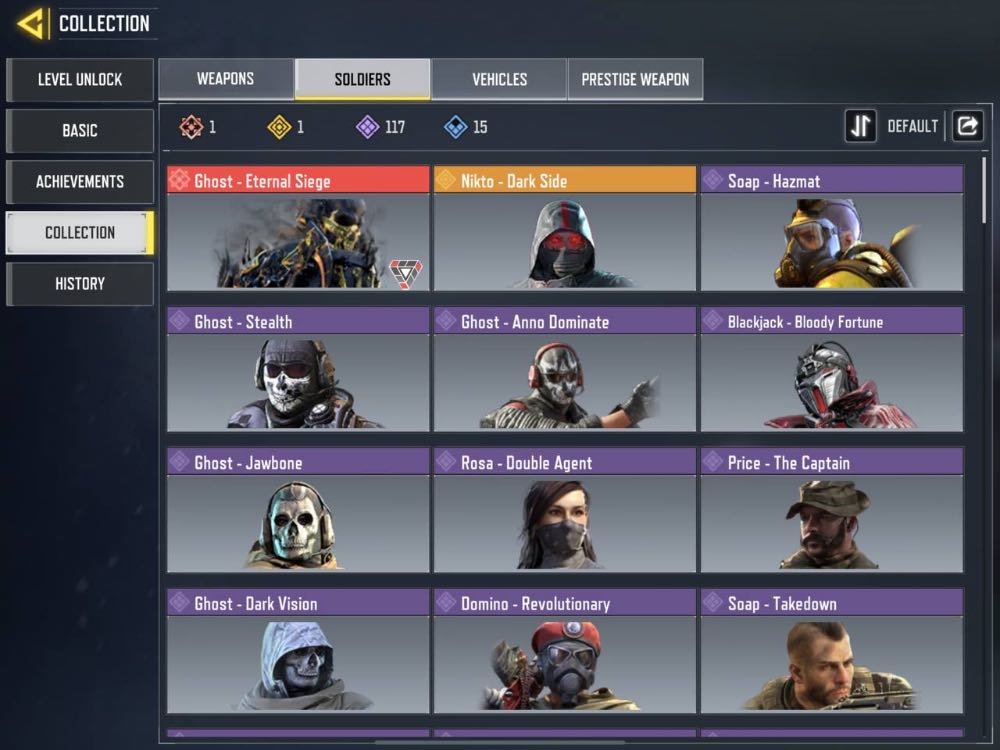Click the share export button
This screenshot has width=1000, height=750.
click(x=967, y=126)
